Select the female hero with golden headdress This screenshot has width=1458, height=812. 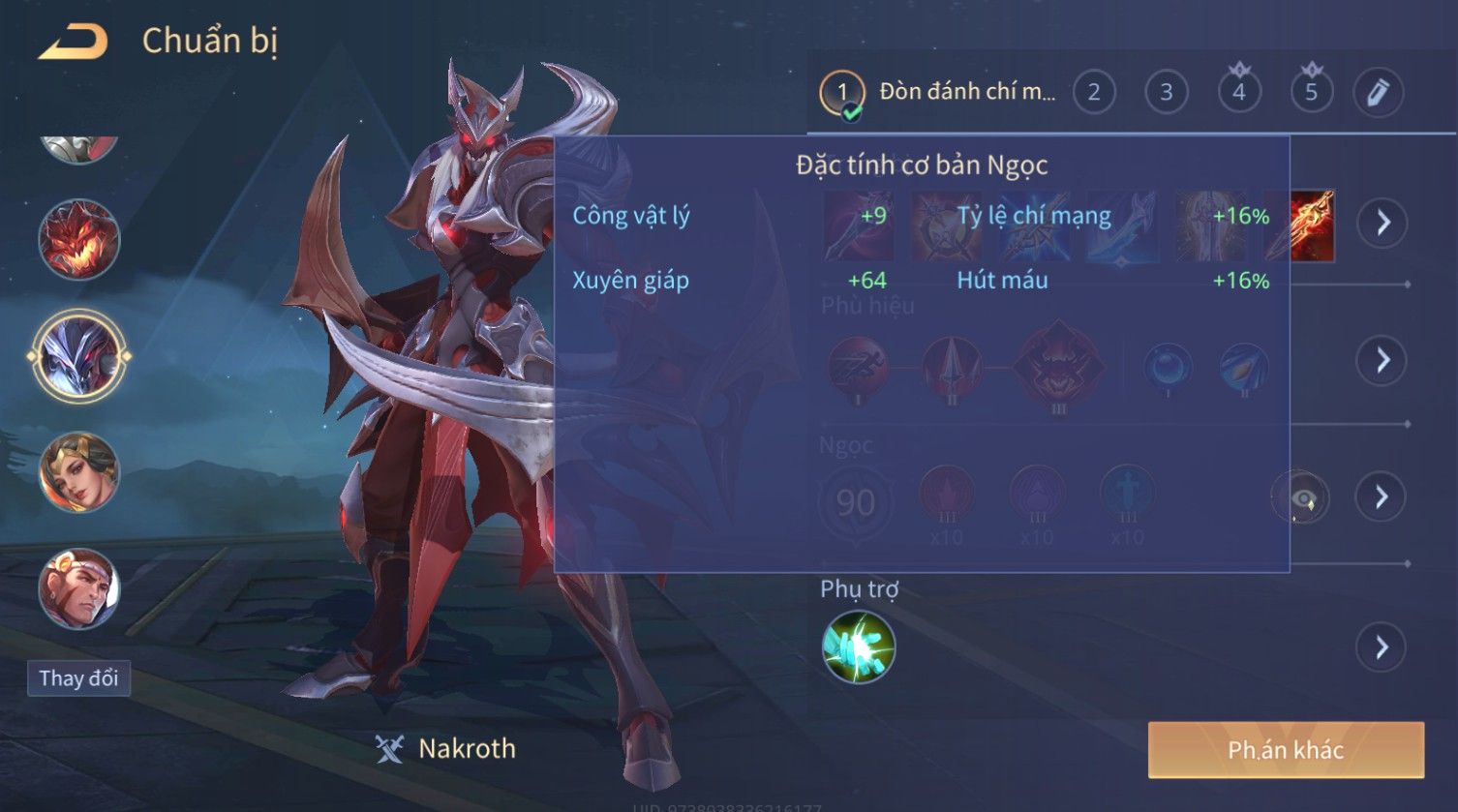coord(78,472)
